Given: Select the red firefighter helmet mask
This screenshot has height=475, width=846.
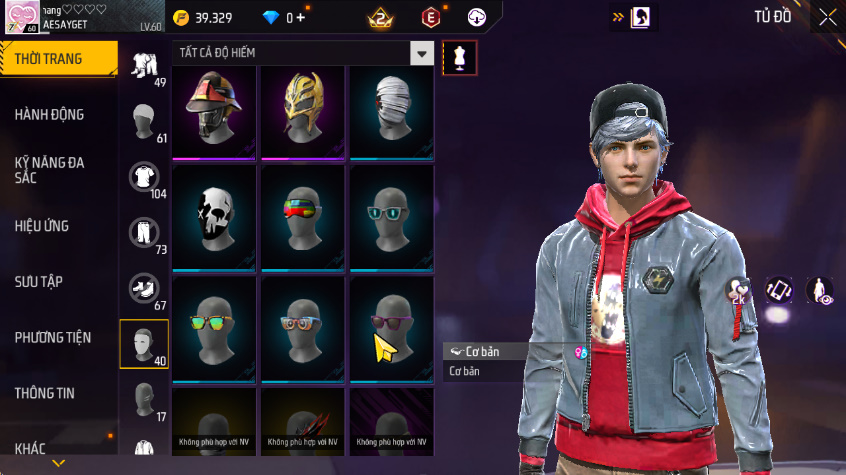Looking at the screenshot, I should click(215, 112).
